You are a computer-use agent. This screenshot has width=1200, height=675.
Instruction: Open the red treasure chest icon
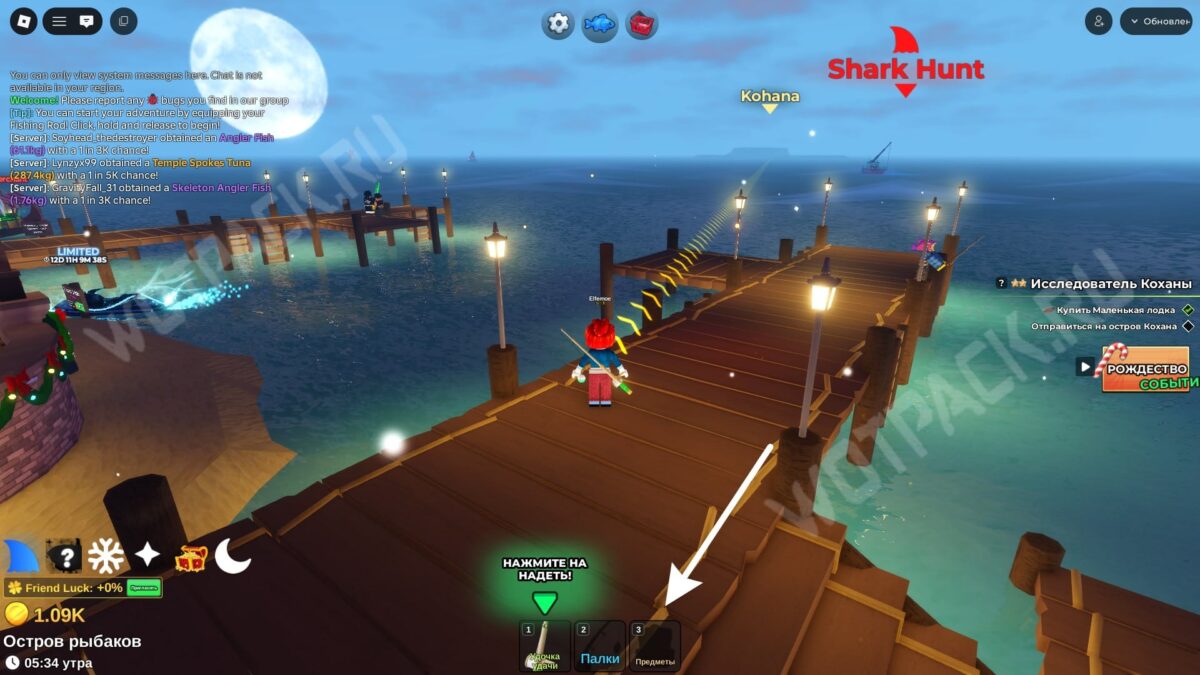click(x=191, y=558)
